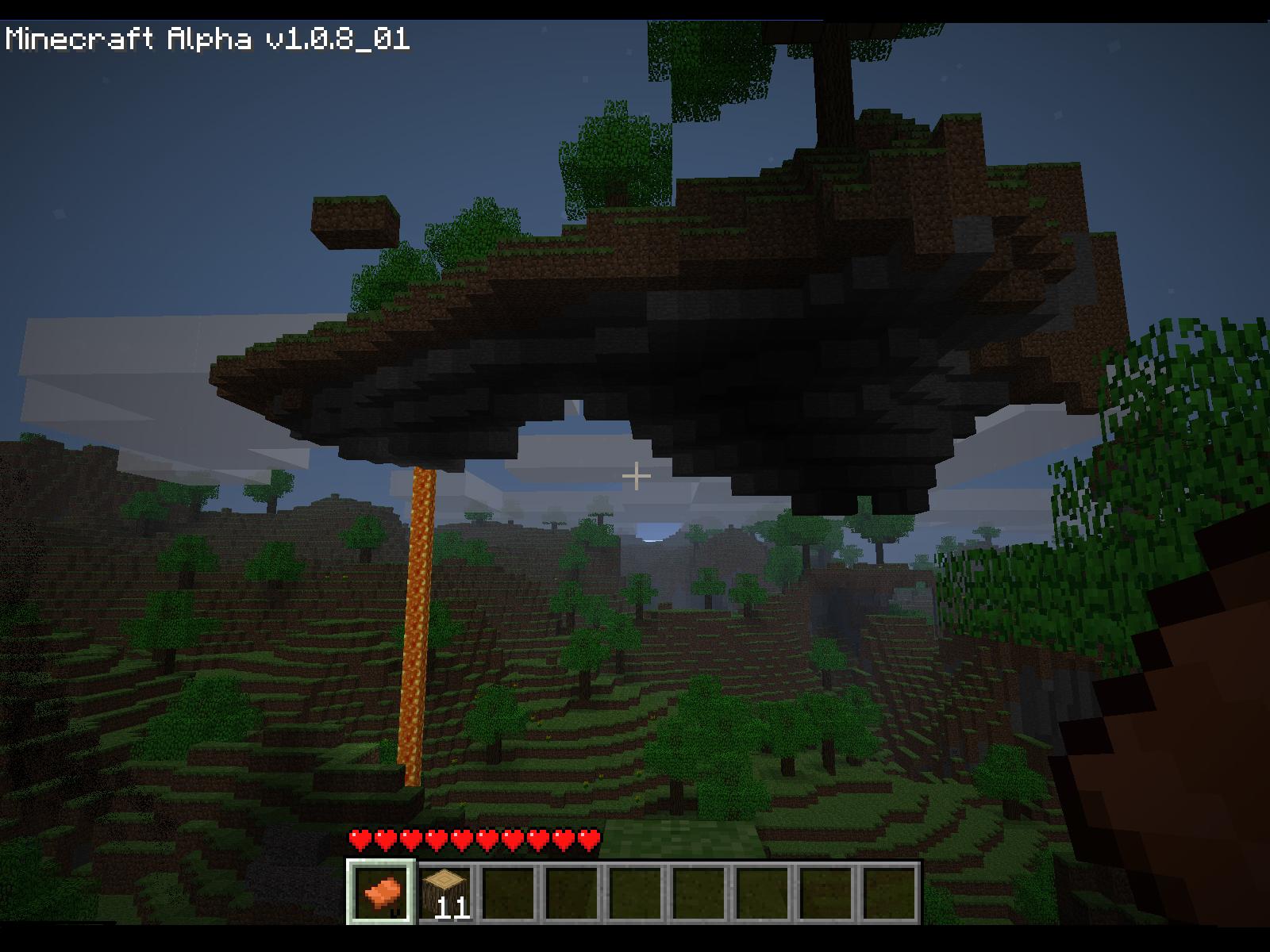Select the wood log stack slot
Viewport: 1270px width, 952px height.
pos(448,892)
